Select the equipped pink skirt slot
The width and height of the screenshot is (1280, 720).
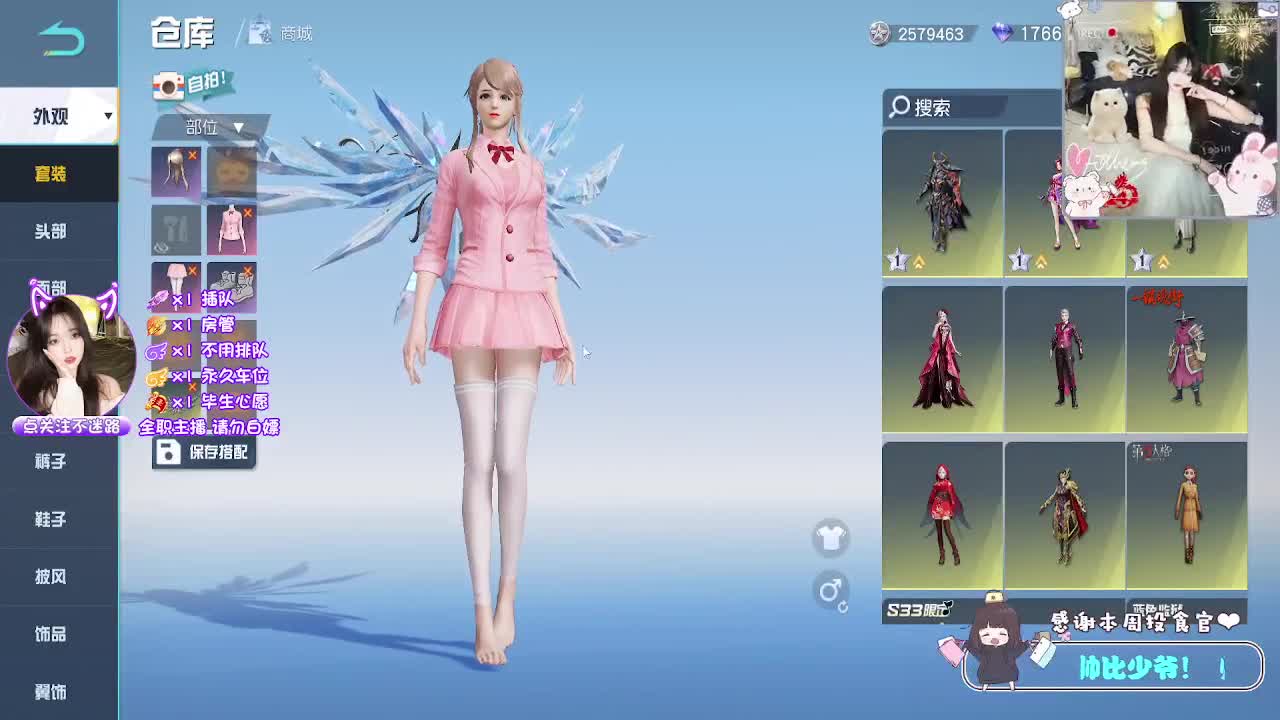click(x=175, y=287)
